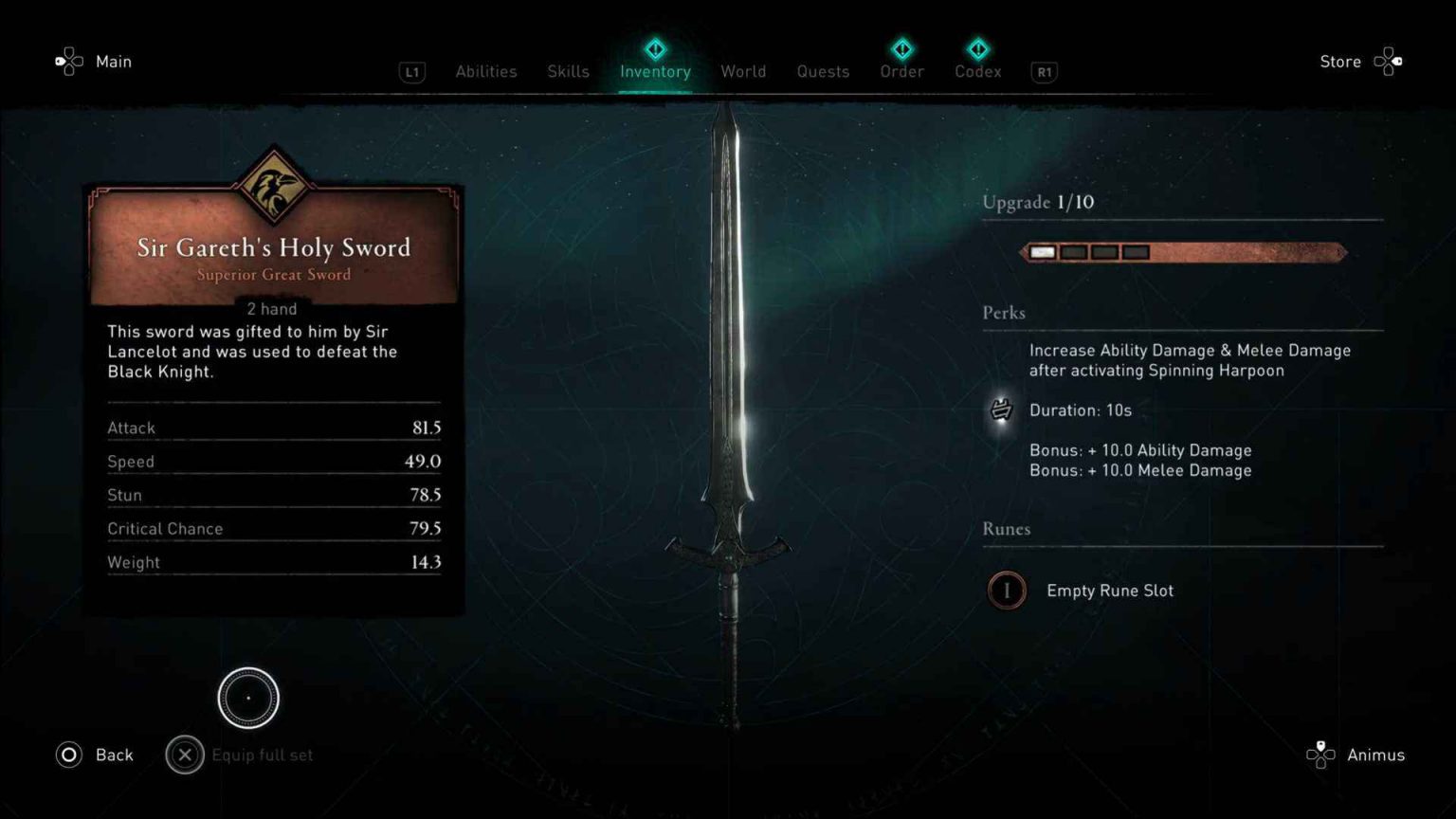Expand the Perks section header

click(x=1004, y=313)
